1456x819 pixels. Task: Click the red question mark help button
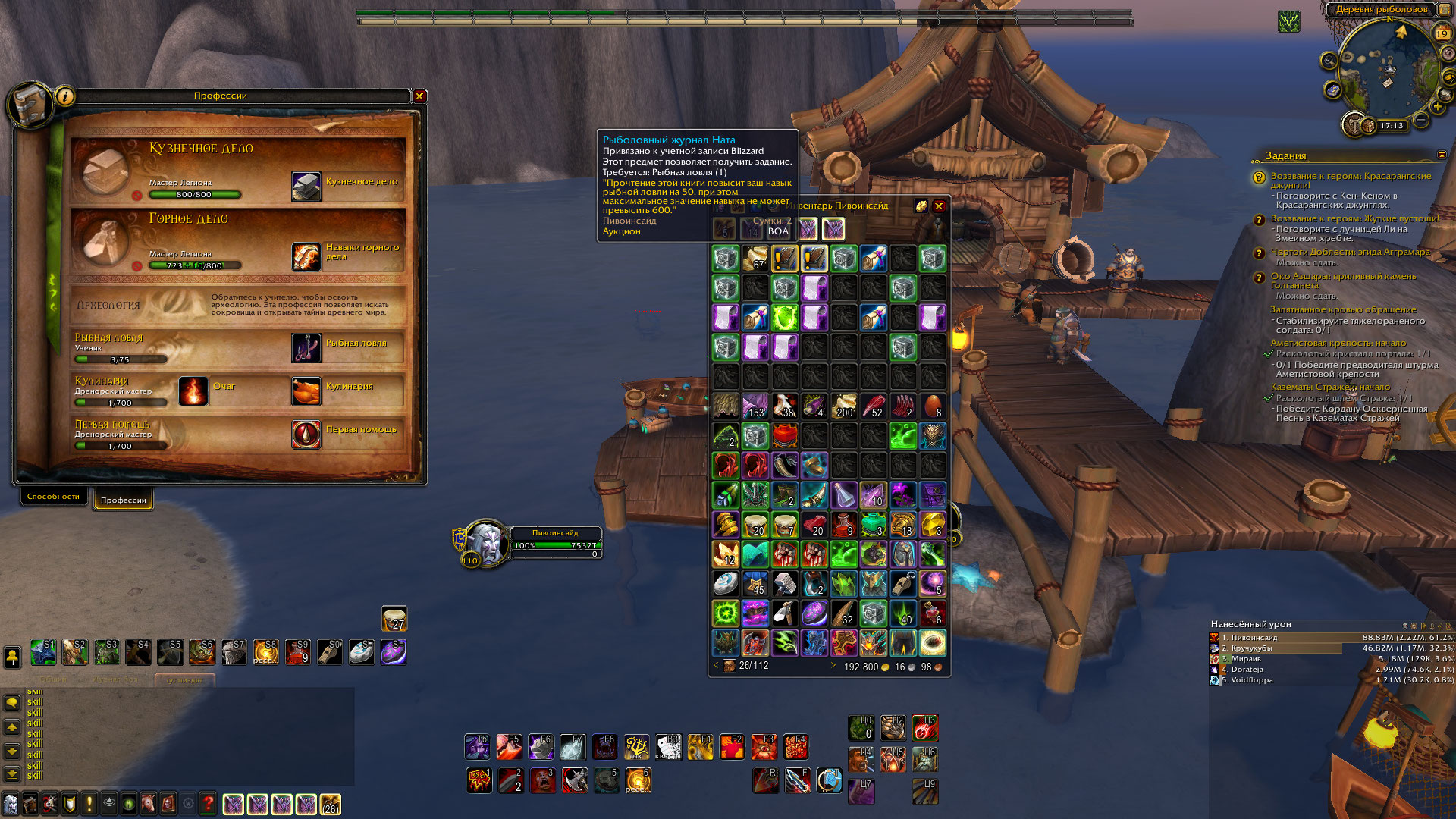tap(208, 804)
